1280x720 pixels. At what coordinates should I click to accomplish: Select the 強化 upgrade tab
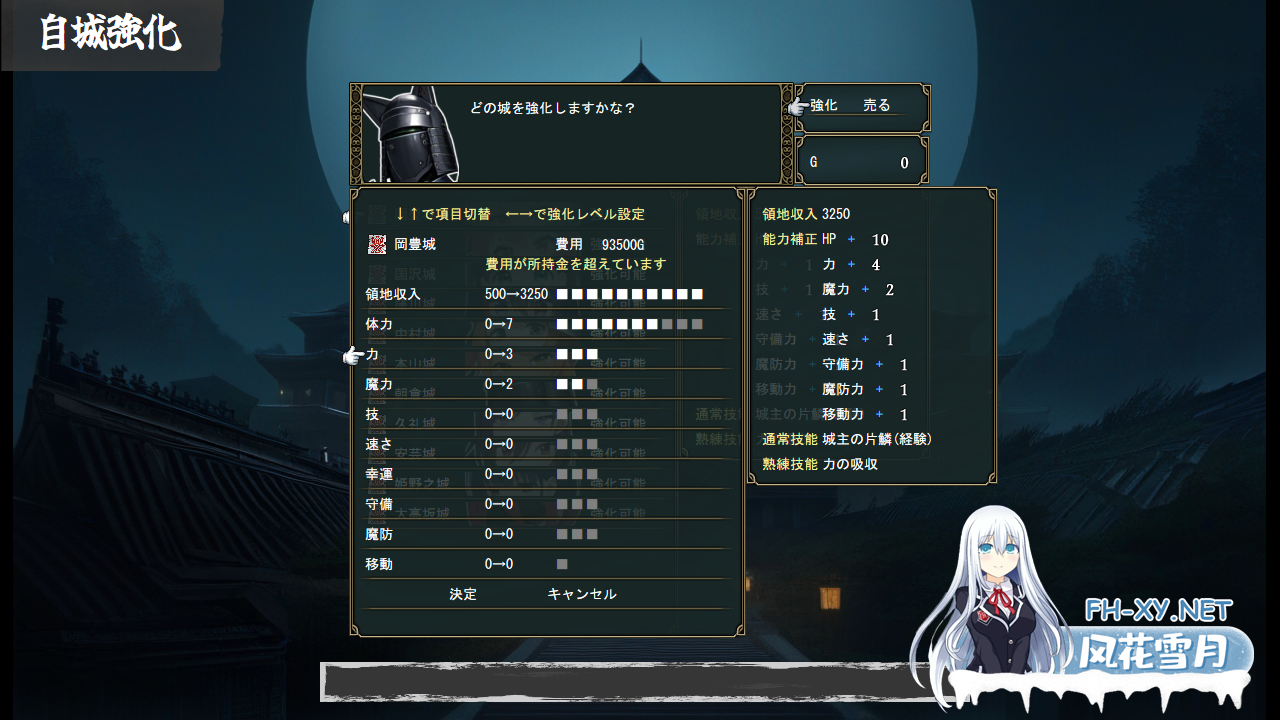click(826, 104)
